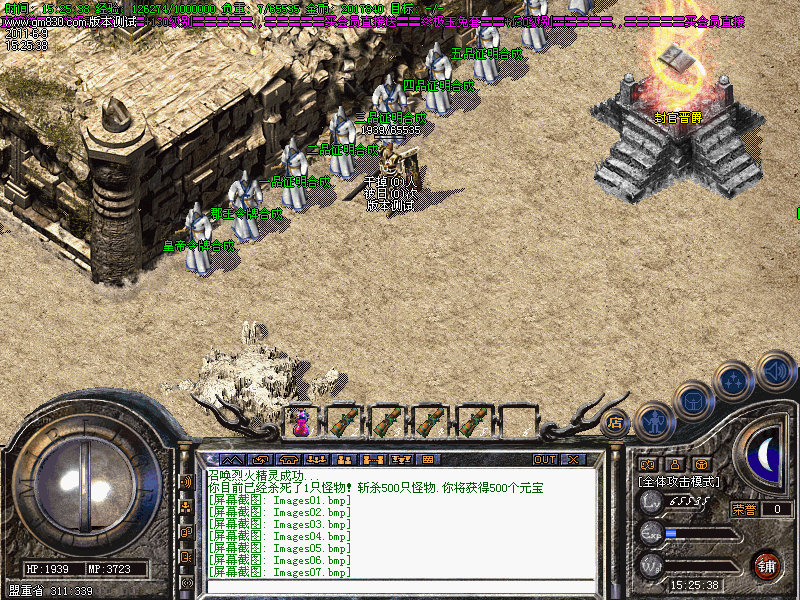Screen dimensions: 800x600
Task: Open the red 铺 stall button
Action: pos(767,564)
